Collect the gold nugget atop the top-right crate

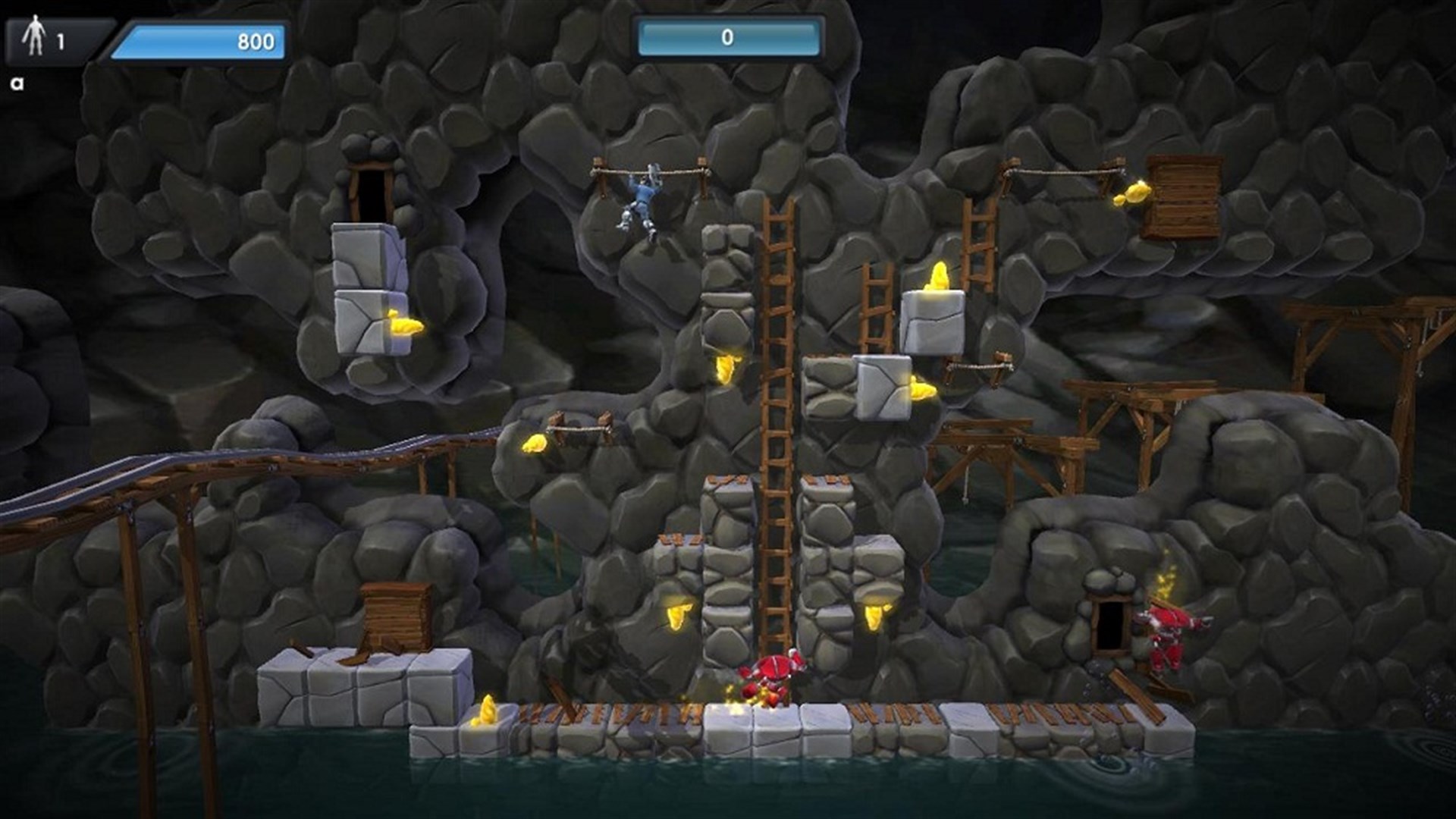[1130, 193]
